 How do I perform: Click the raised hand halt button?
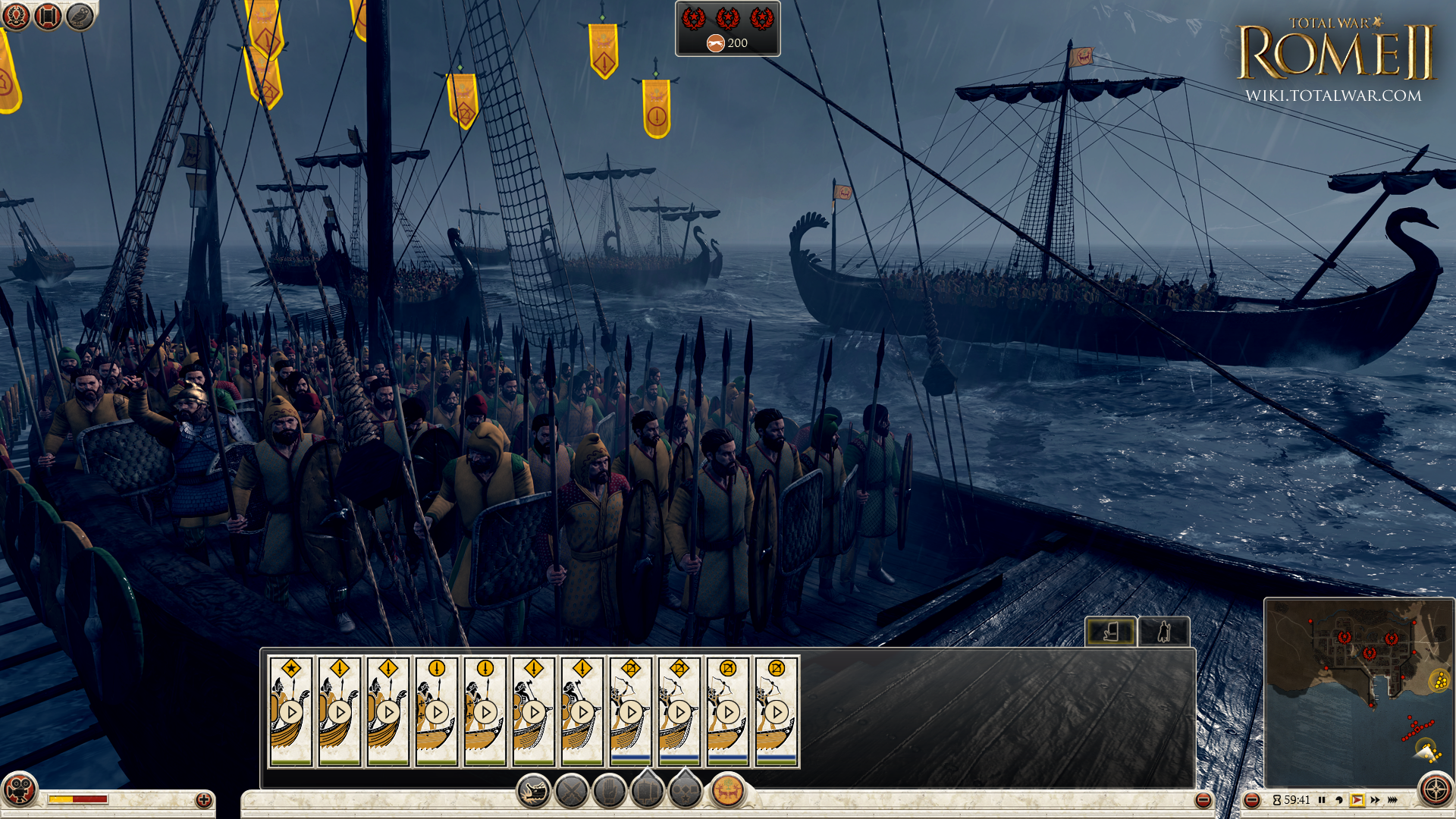click(x=610, y=792)
